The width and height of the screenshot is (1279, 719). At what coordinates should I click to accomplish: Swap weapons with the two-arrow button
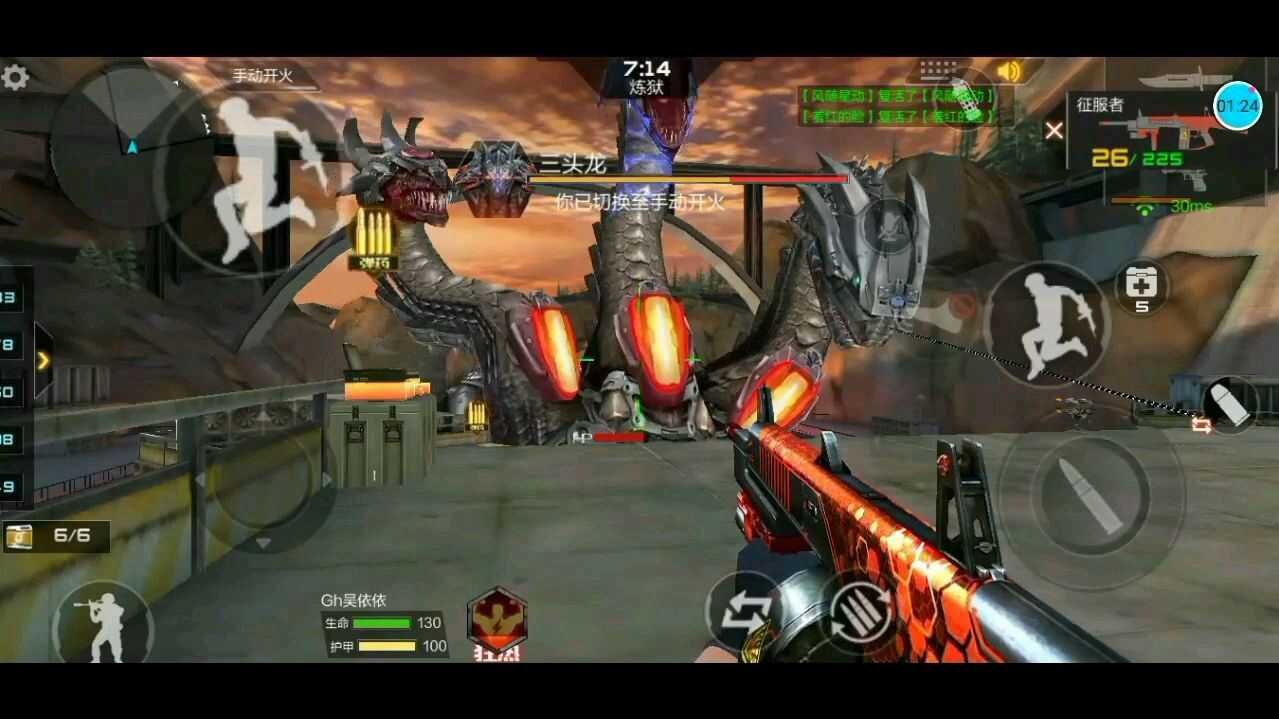point(745,610)
